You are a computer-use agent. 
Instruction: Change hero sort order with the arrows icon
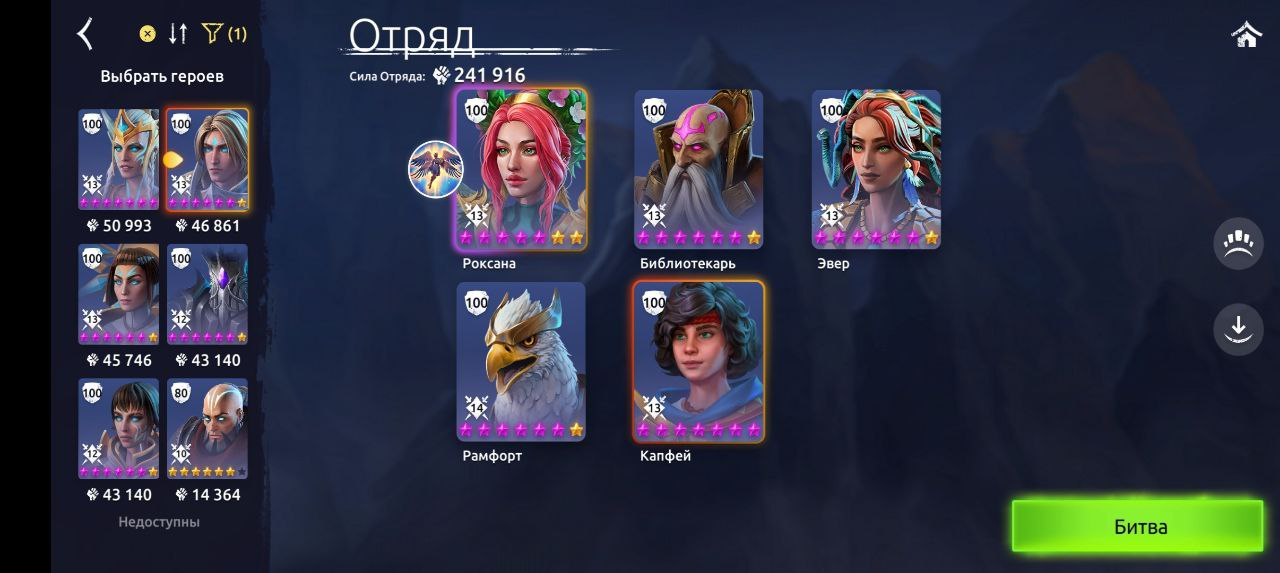tap(178, 34)
